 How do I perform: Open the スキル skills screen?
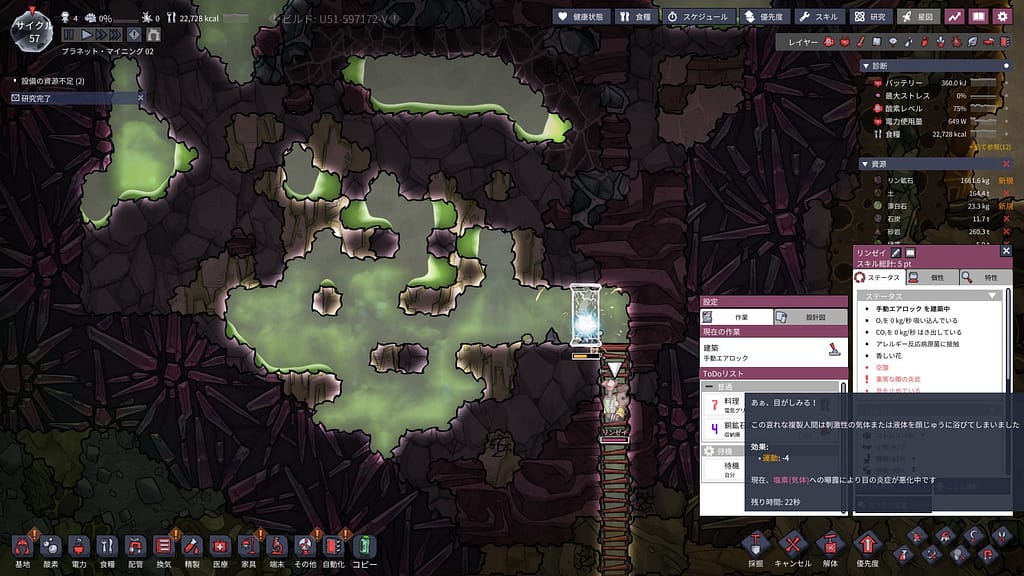(819, 16)
